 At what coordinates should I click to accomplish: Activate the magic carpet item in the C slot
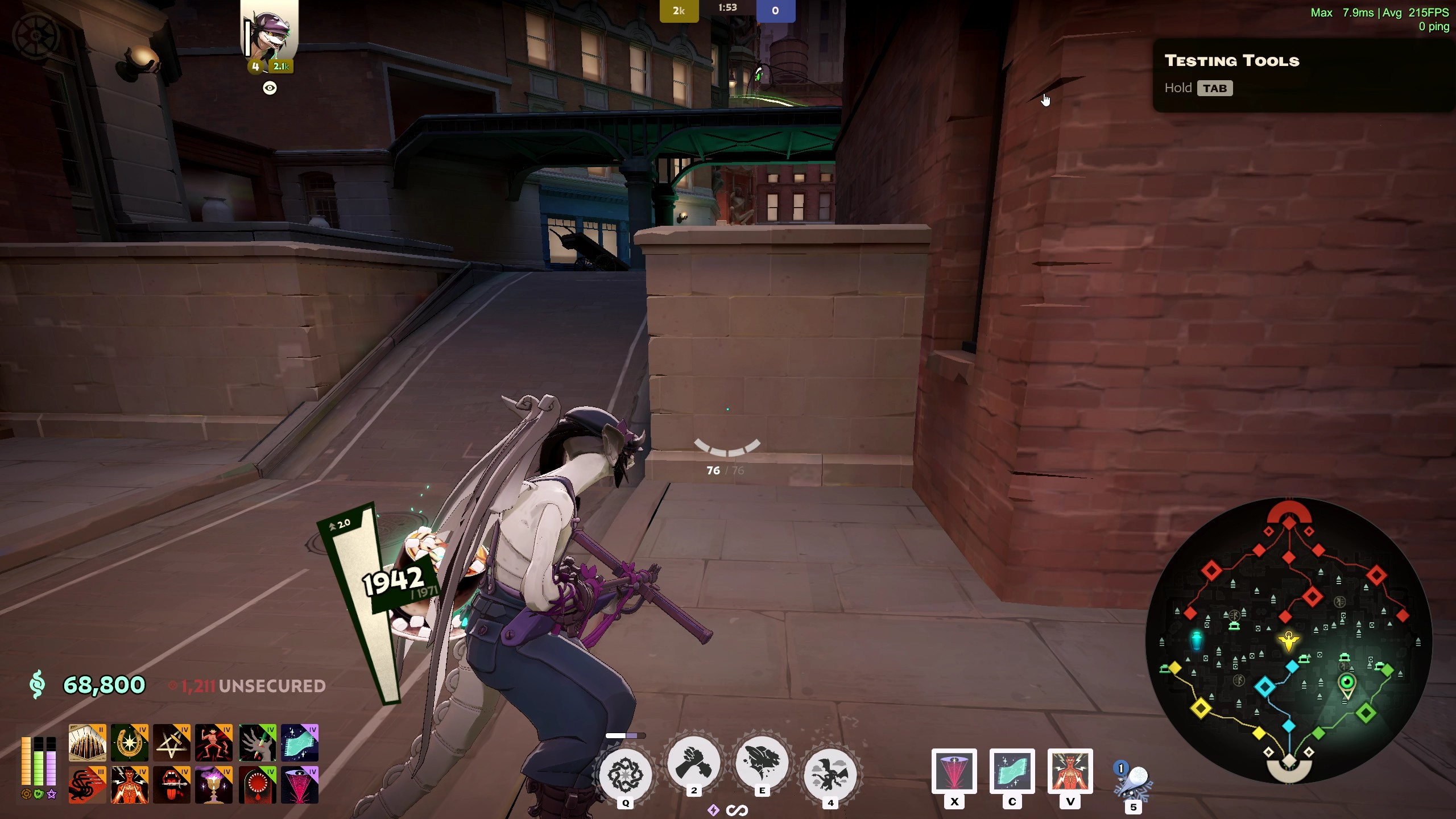click(x=1012, y=771)
